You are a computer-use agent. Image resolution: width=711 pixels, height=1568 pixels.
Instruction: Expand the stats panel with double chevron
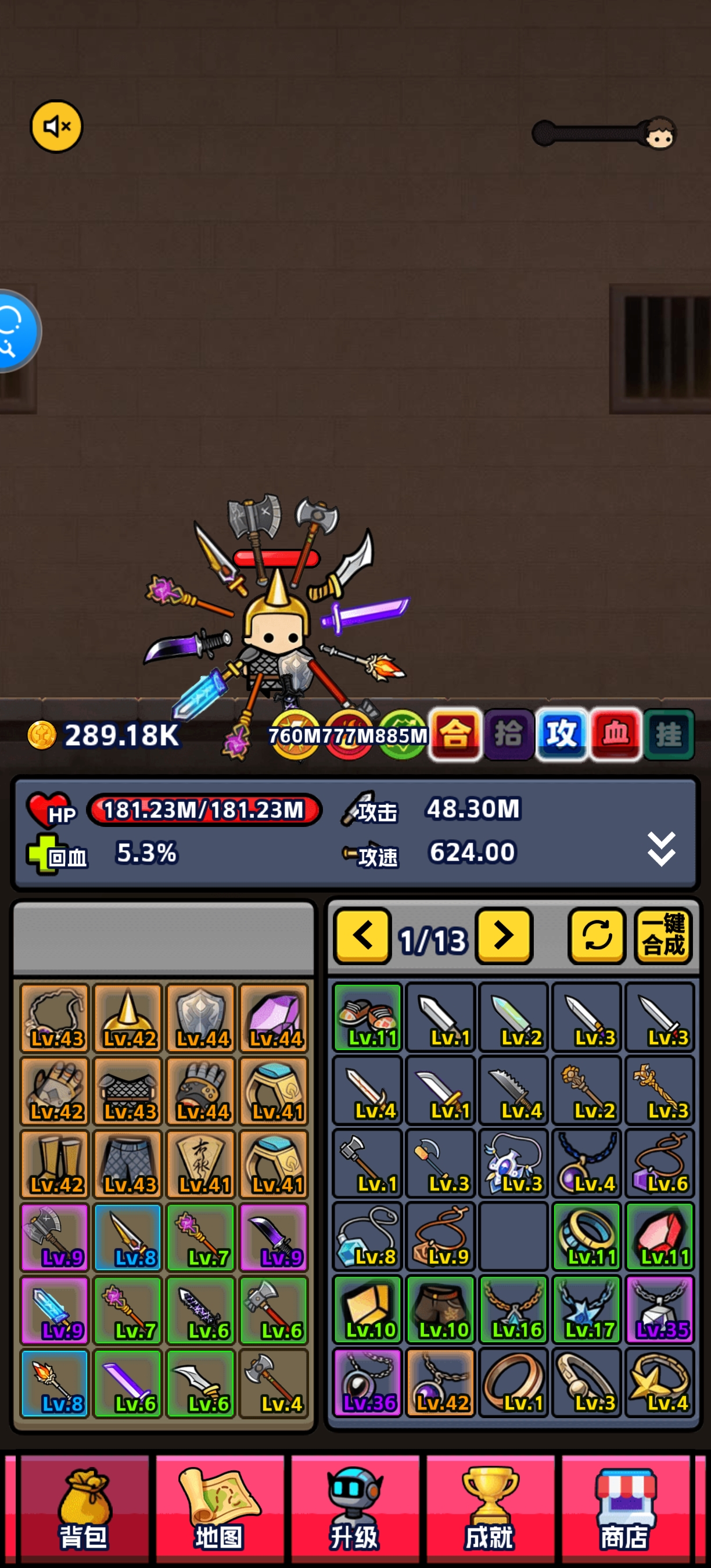tap(661, 848)
